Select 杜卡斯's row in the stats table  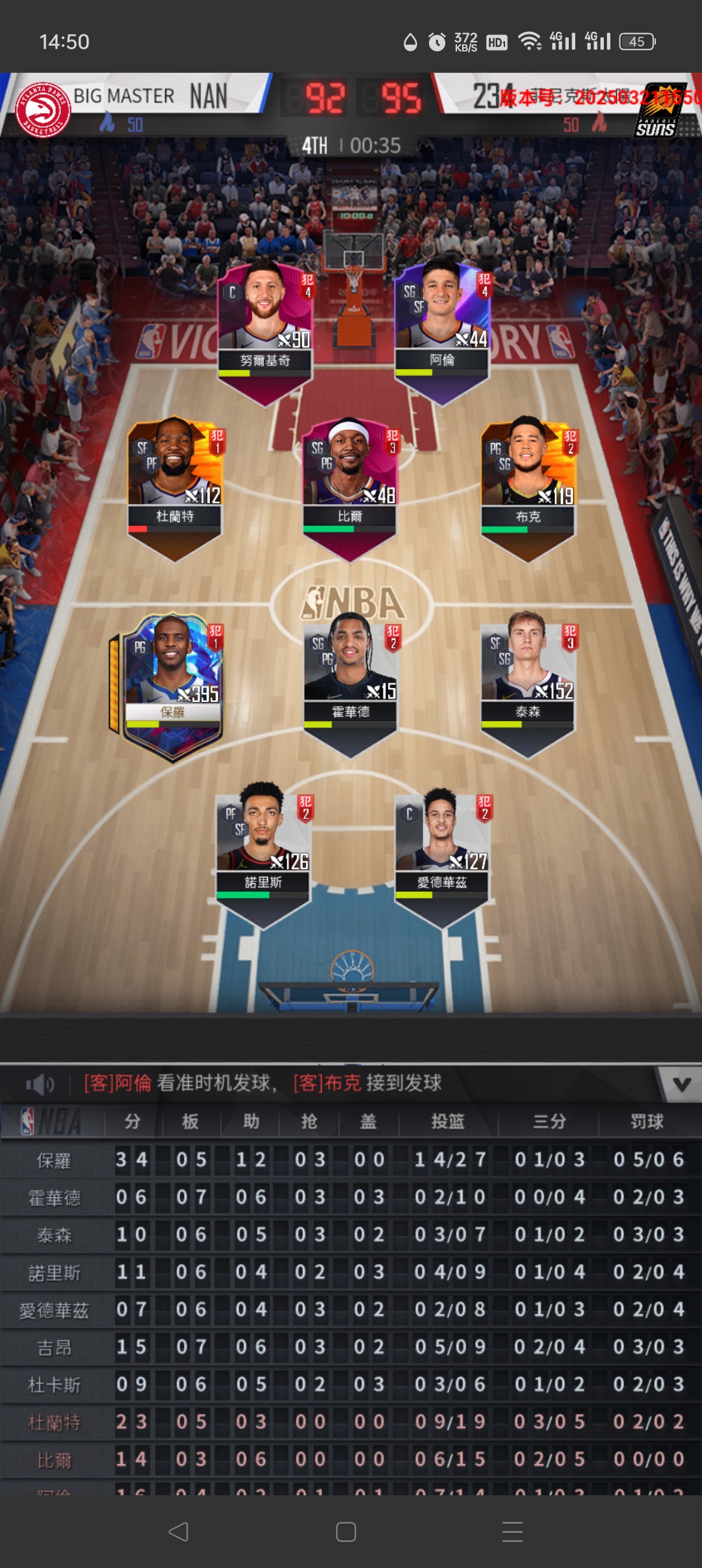click(x=351, y=1385)
